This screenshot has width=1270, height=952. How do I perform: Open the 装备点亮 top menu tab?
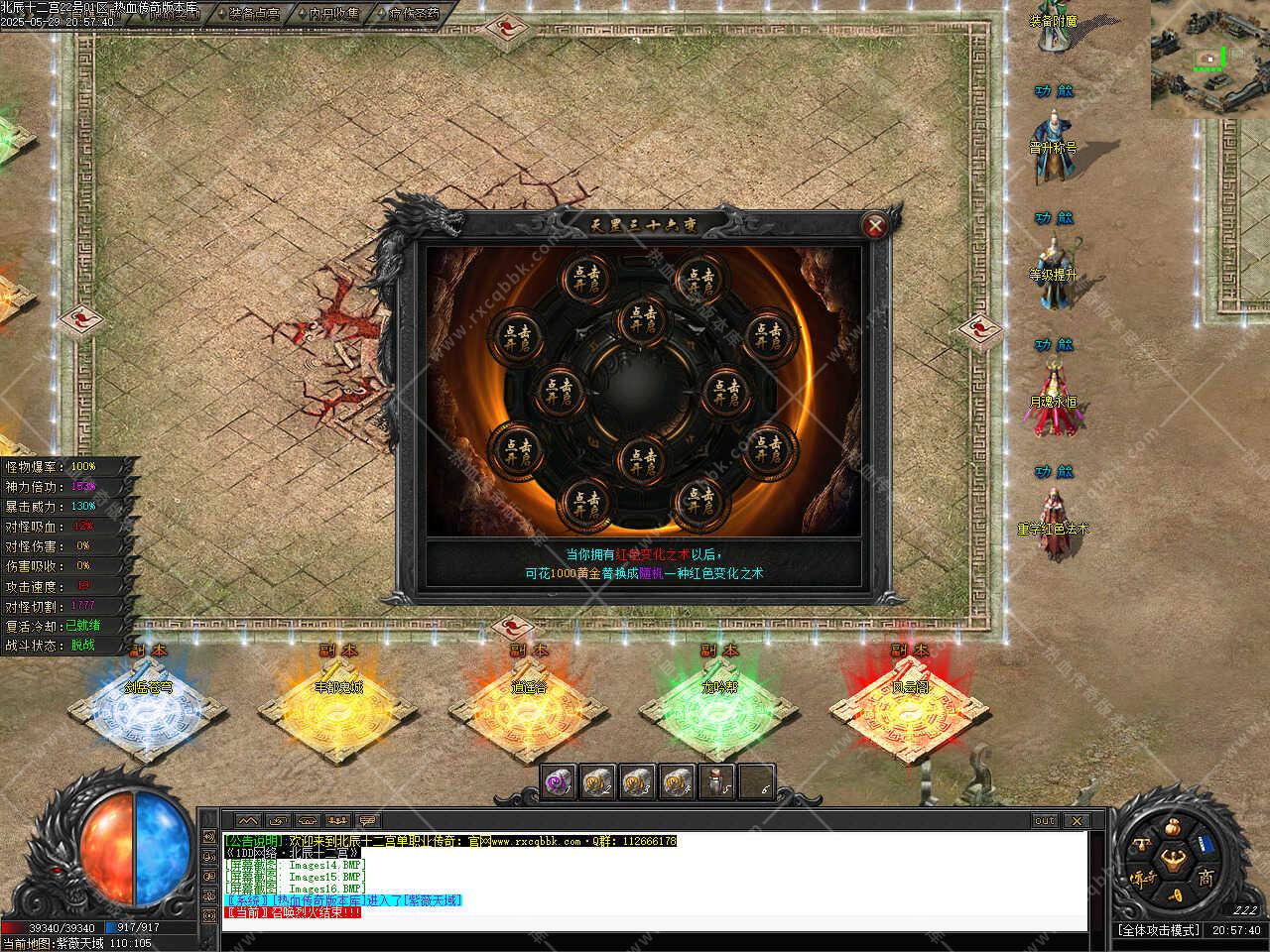tap(254, 14)
